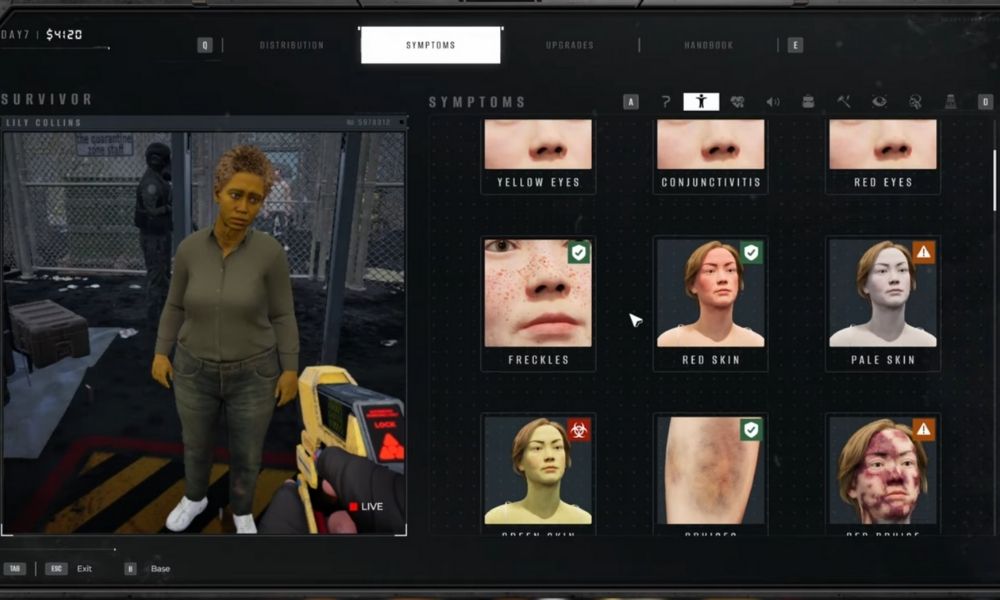
Task: Select the Freckles symptom card
Action: click(x=538, y=304)
